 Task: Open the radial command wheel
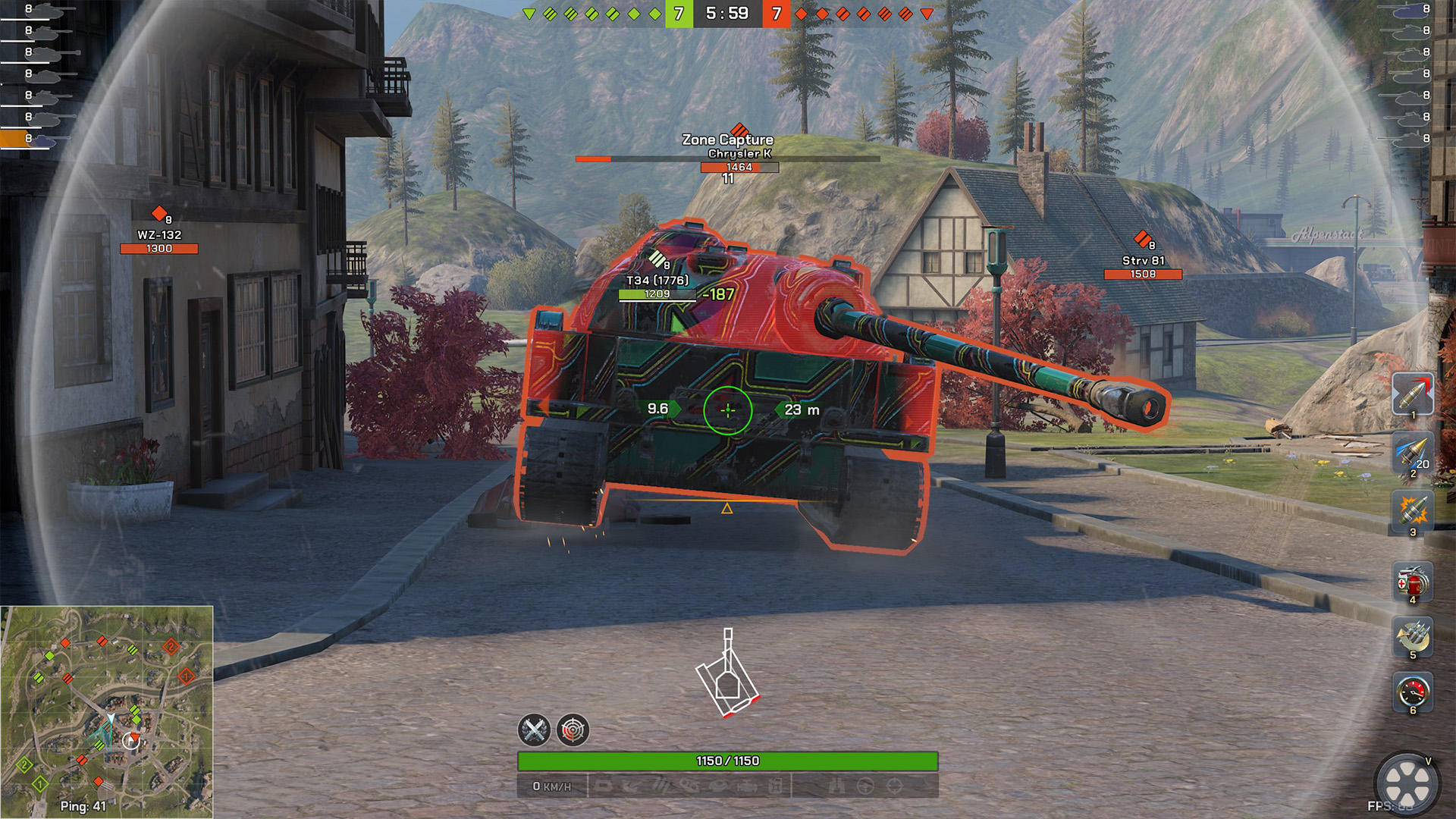tap(1407, 783)
